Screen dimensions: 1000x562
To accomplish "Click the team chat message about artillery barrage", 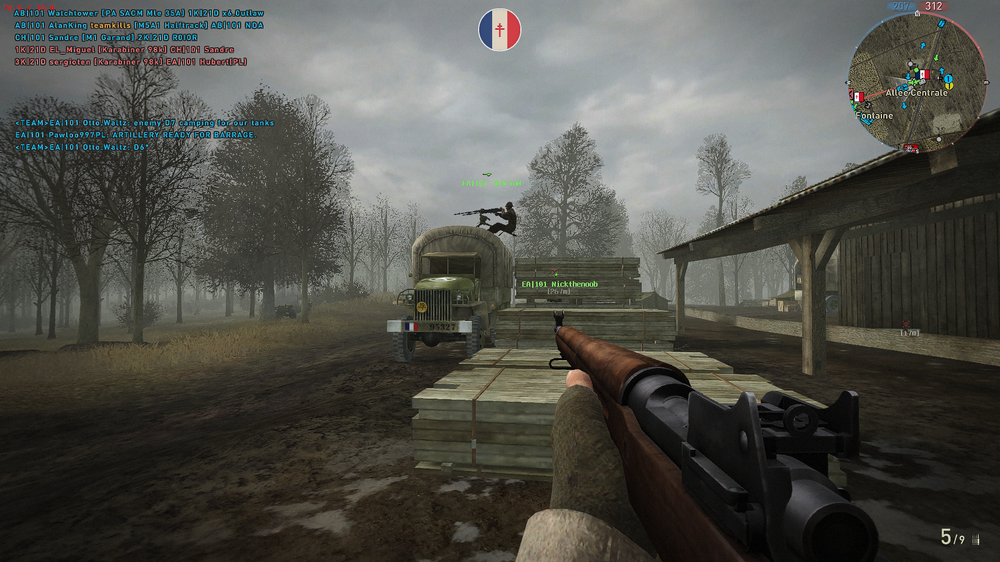I will point(136,135).
